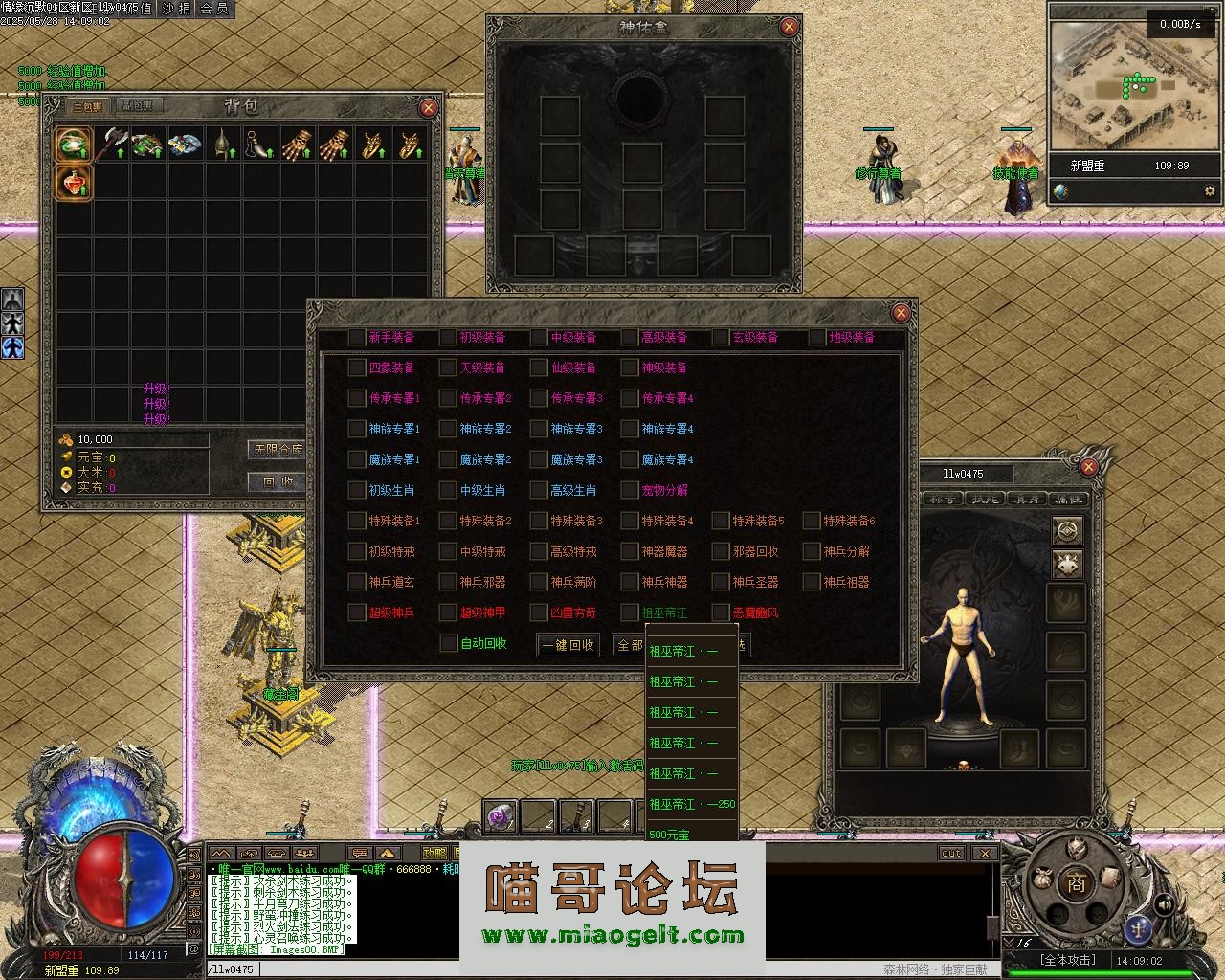Tick the 新手装备 checkbox

click(x=357, y=337)
